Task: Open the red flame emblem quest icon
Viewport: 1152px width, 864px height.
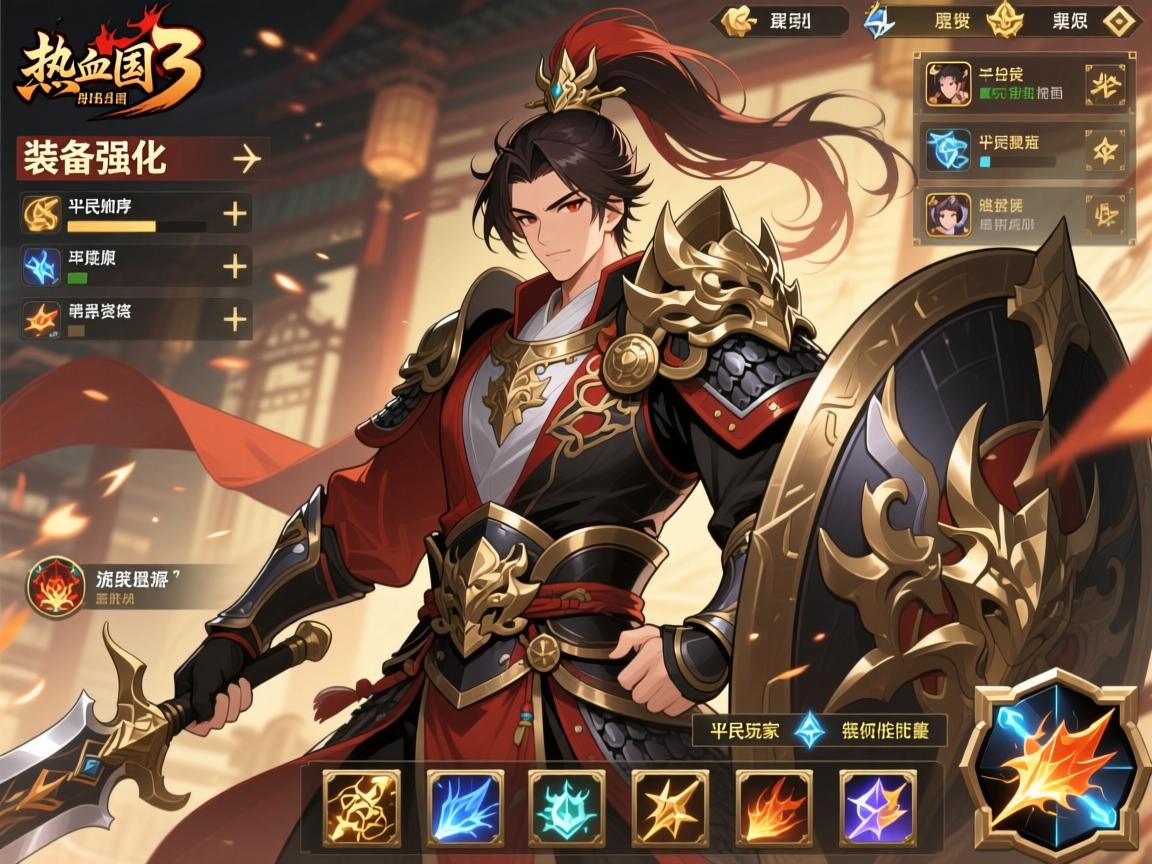Action: [56, 586]
